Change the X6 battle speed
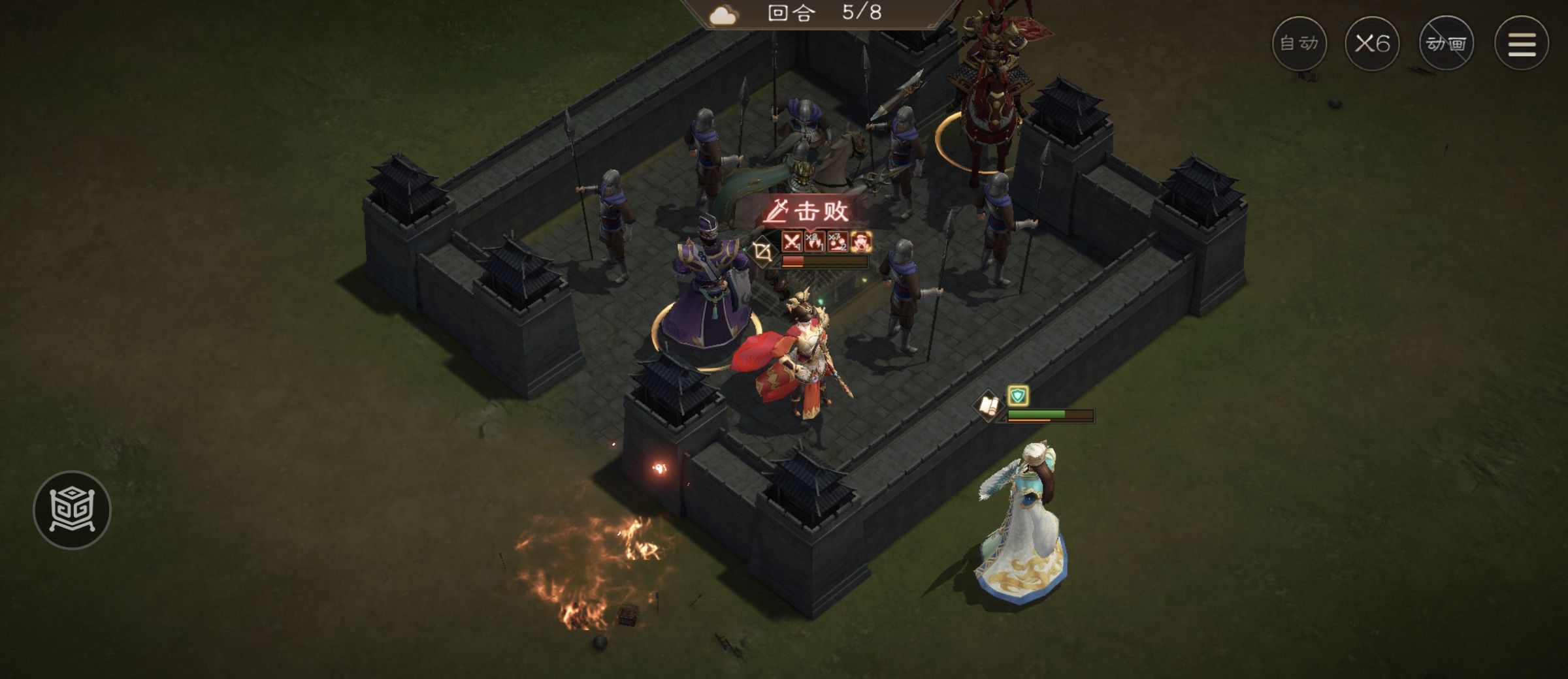The image size is (1568, 679). [1372, 44]
